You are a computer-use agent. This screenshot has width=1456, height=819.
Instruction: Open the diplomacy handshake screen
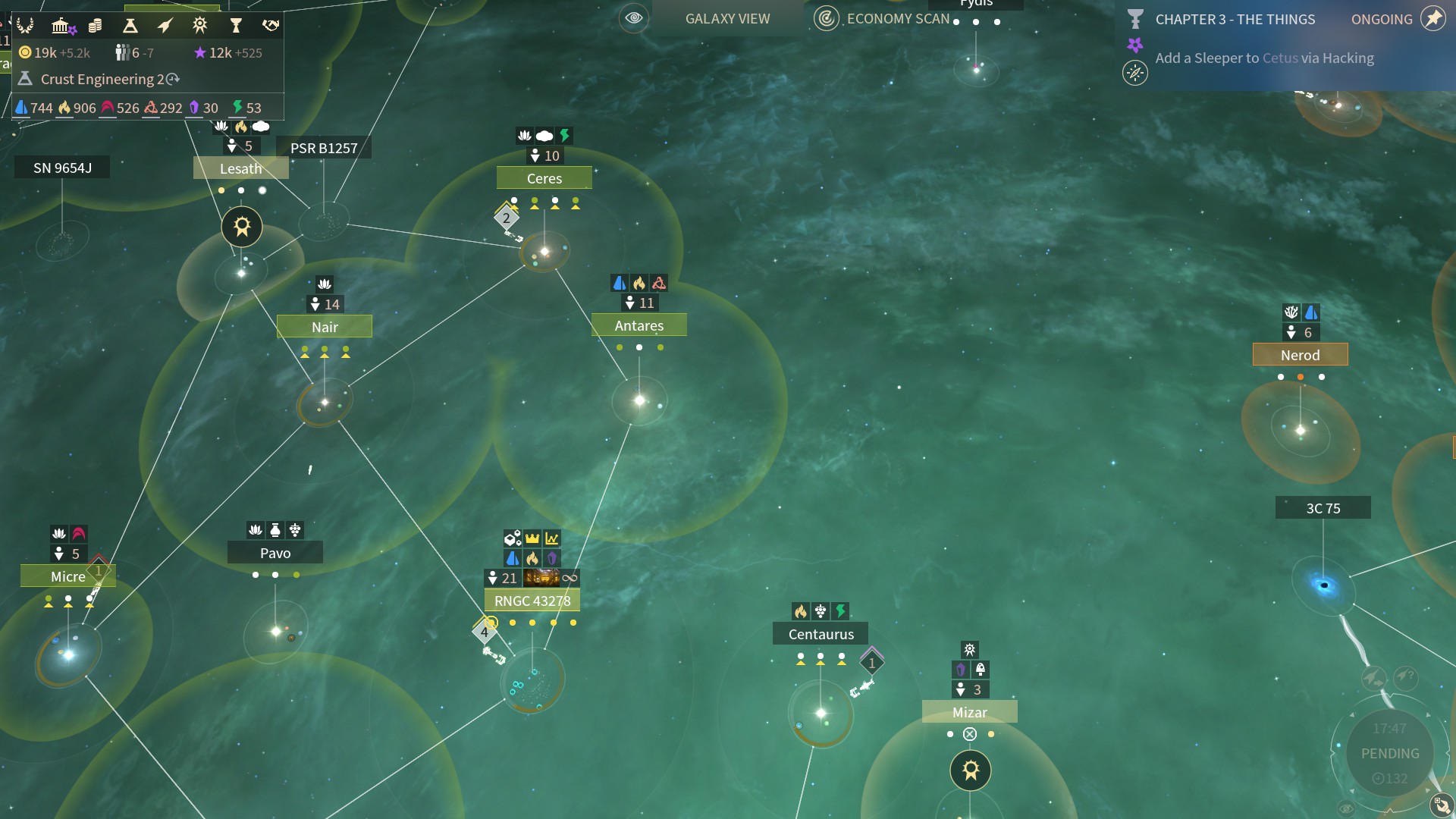point(271,26)
